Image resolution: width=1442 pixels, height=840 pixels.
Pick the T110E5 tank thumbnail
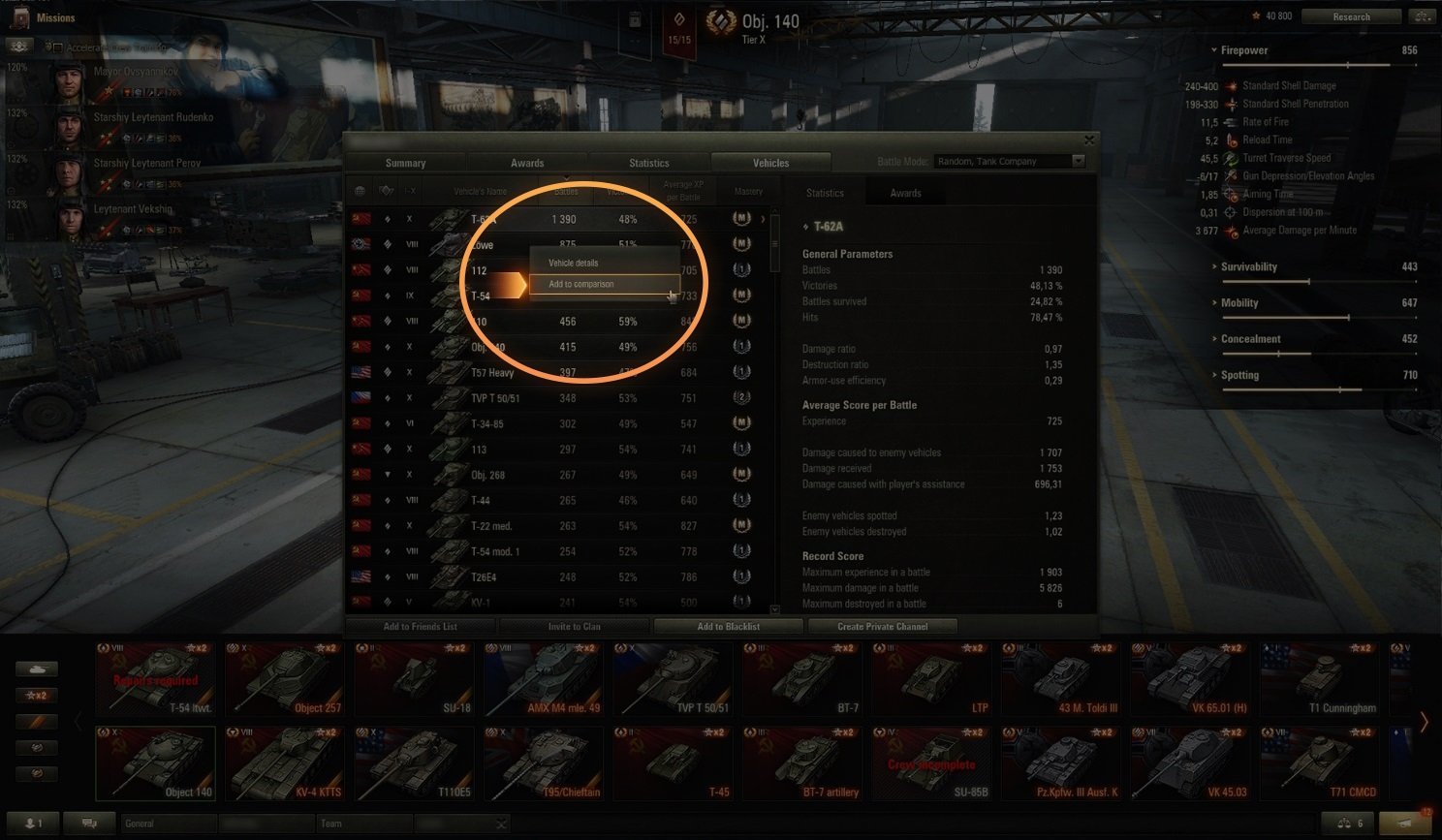click(415, 762)
